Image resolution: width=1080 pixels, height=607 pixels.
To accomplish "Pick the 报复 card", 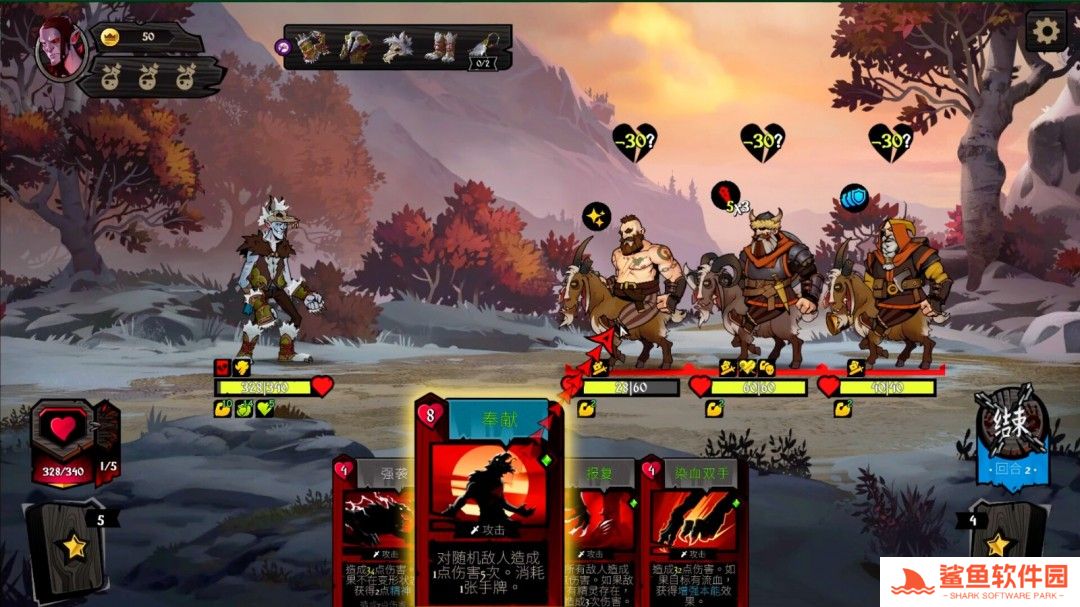I will coord(600,520).
